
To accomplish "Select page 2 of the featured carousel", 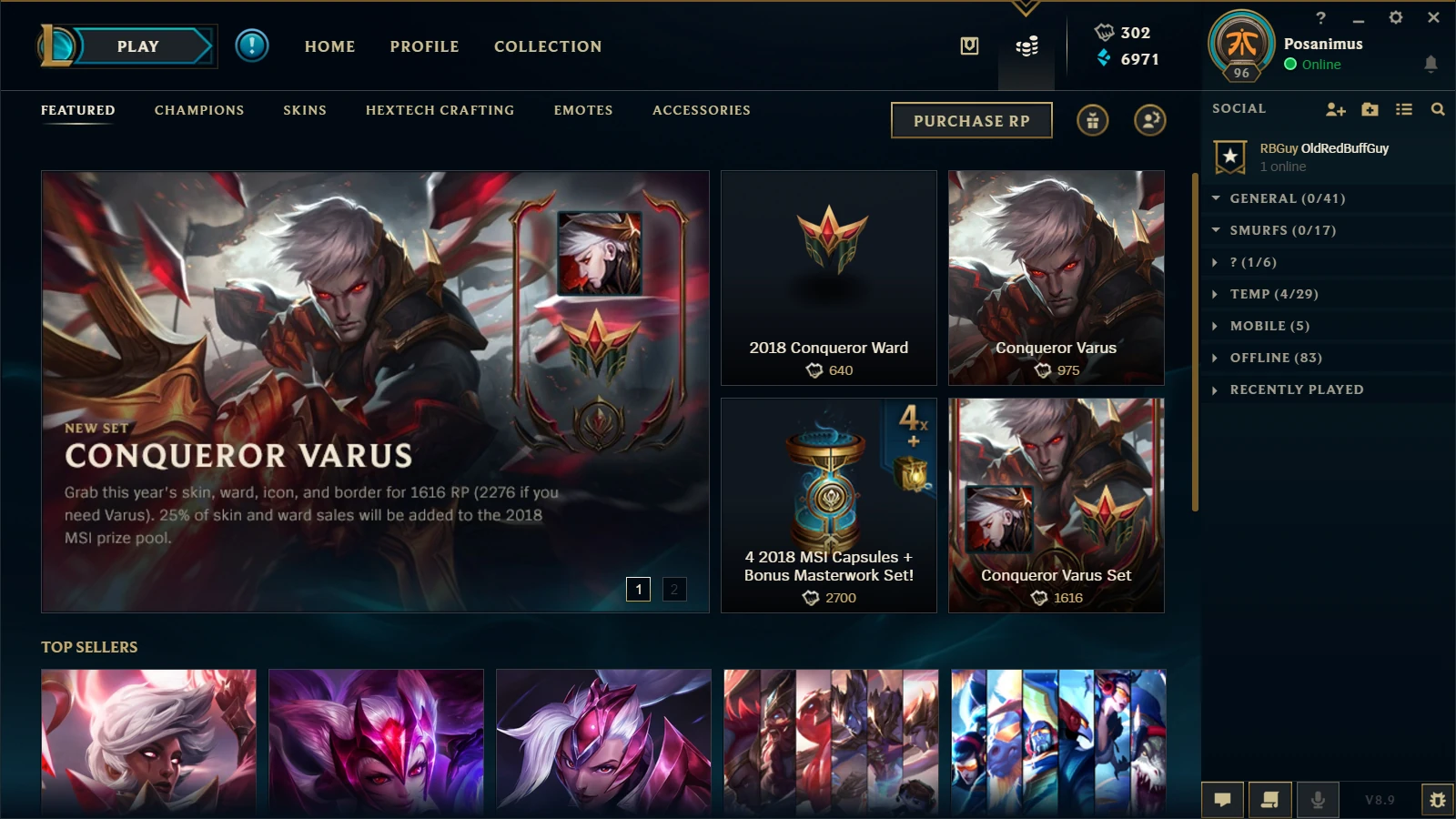I will (x=672, y=590).
